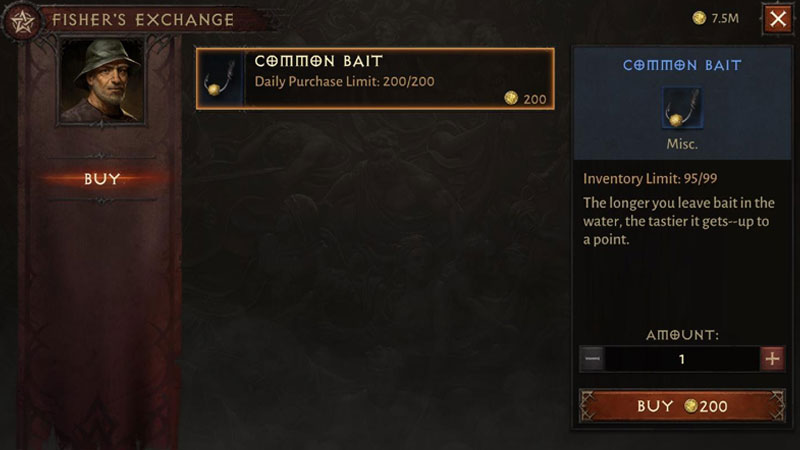Click the Common Bait icon in details panel
Image resolution: width=800 pixels, height=450 pixels.
[681, 107]
